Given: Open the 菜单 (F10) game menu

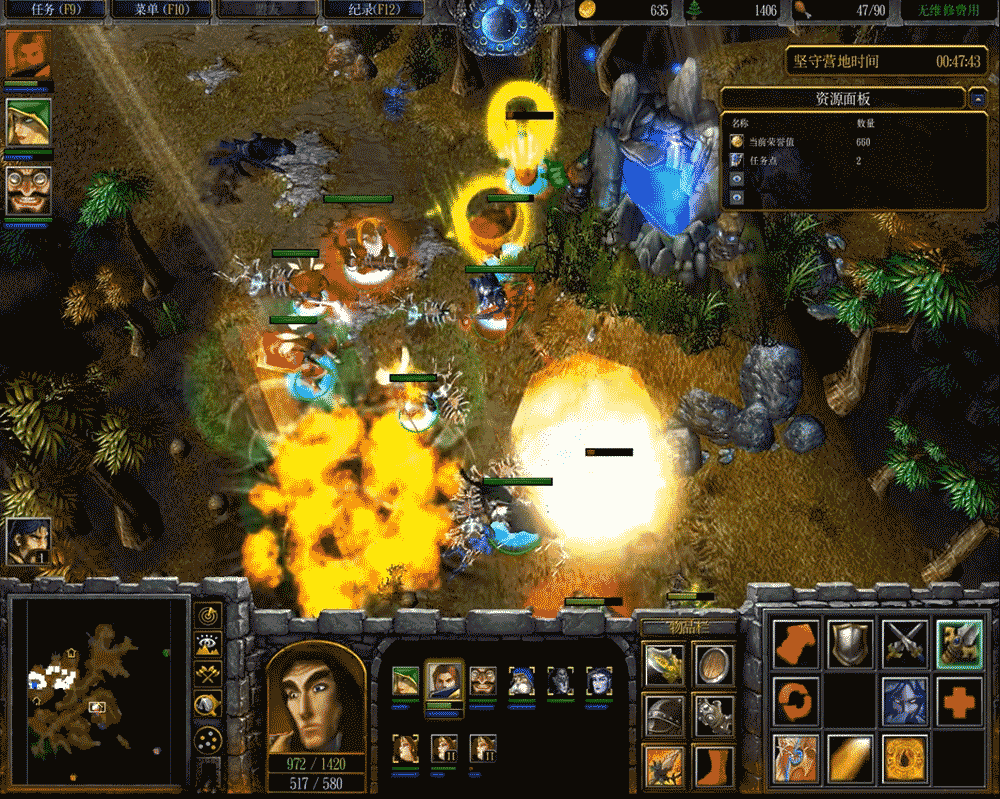Looking at the screenshot, I should point(160,10).
